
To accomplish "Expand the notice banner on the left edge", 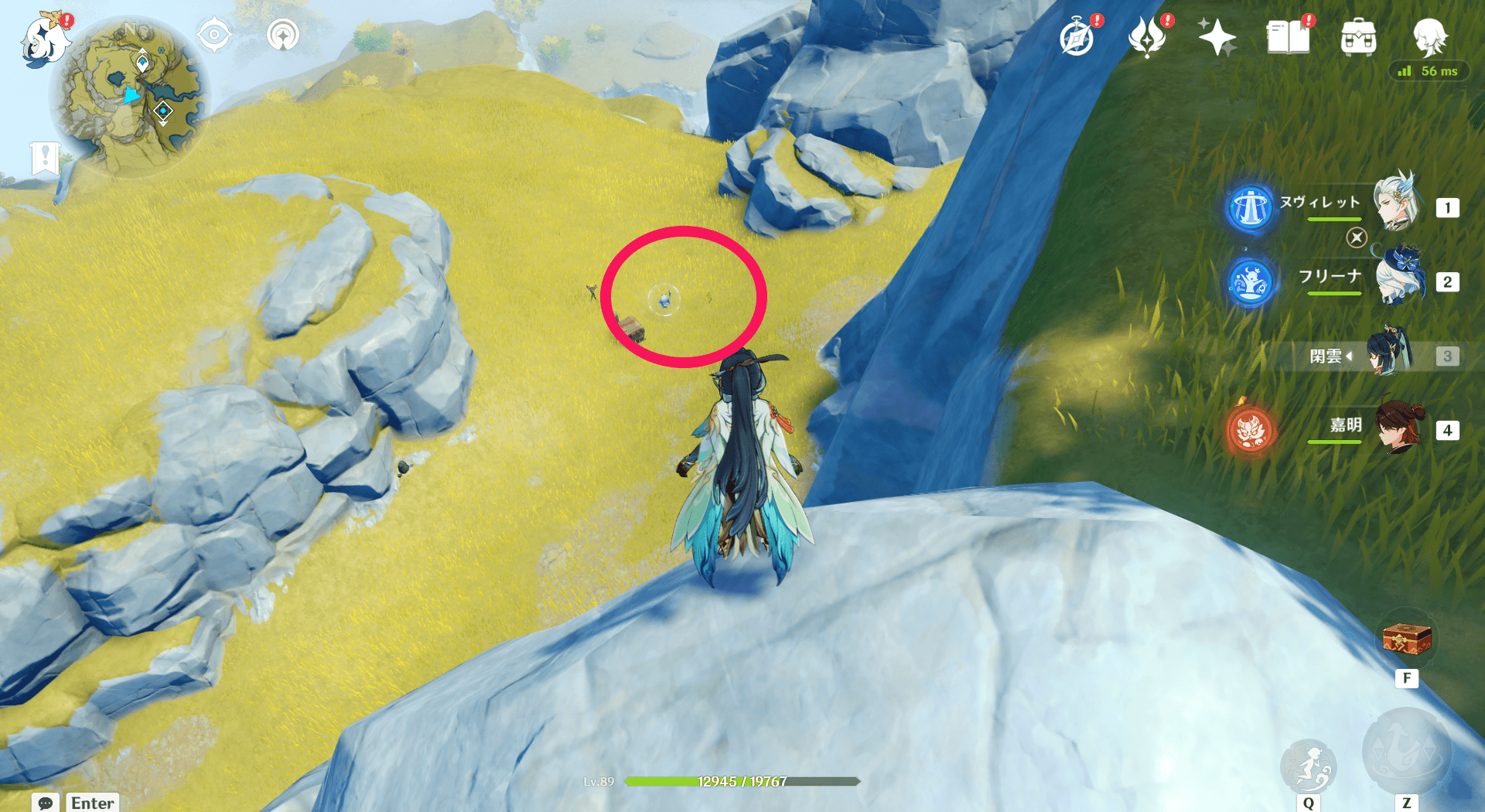I will tap(46, 158).
